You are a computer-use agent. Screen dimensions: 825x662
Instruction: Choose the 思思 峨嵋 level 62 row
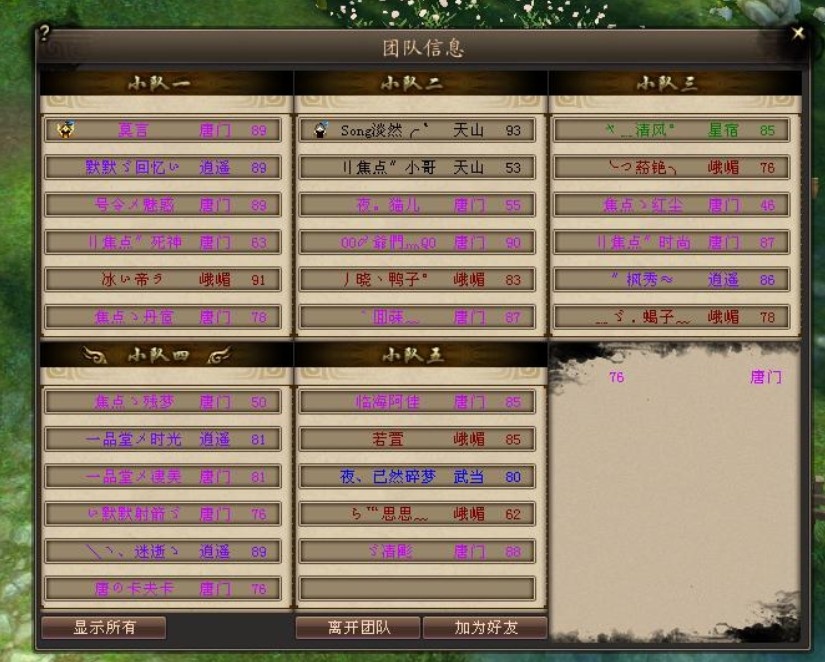(417, 514)
